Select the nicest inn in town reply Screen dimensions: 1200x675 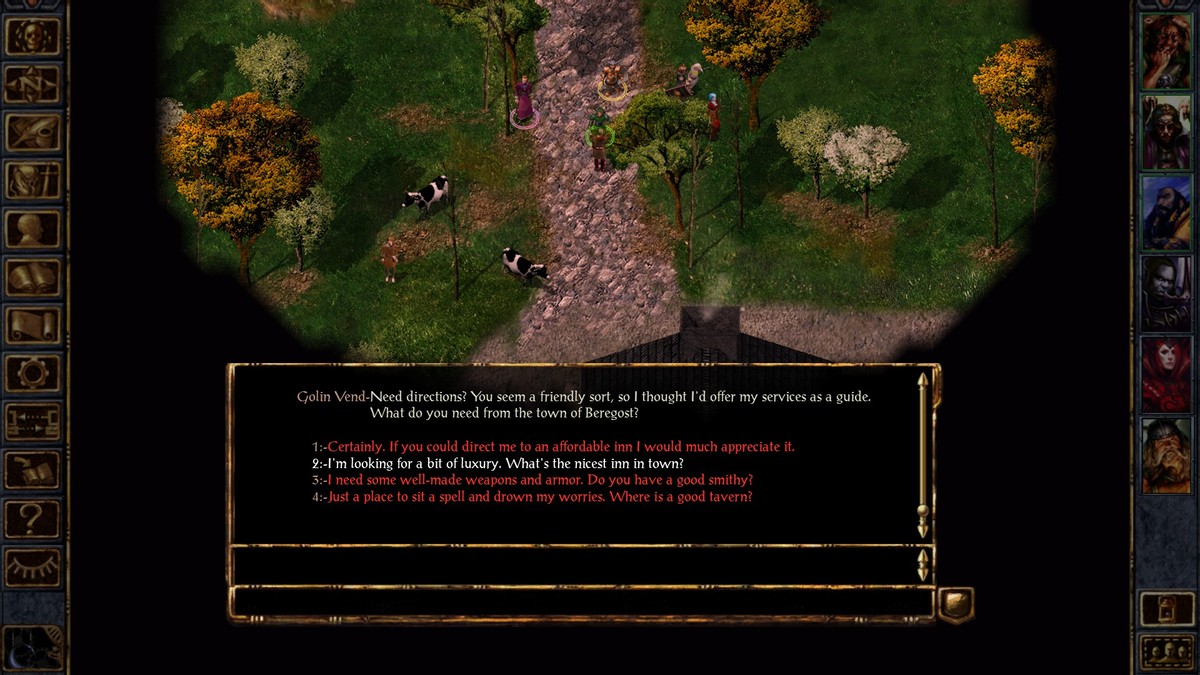pyautogui.click(x=505, y=464)
